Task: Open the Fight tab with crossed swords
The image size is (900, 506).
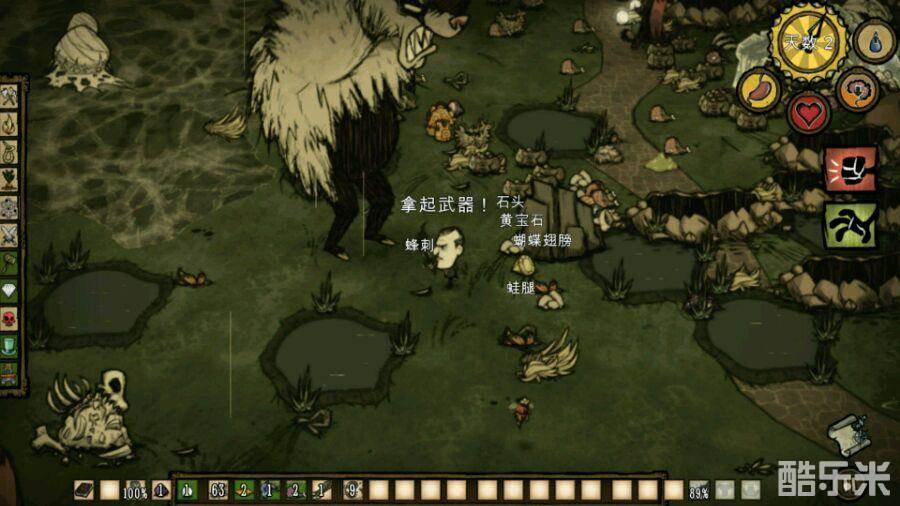Action: click(10, 236)
